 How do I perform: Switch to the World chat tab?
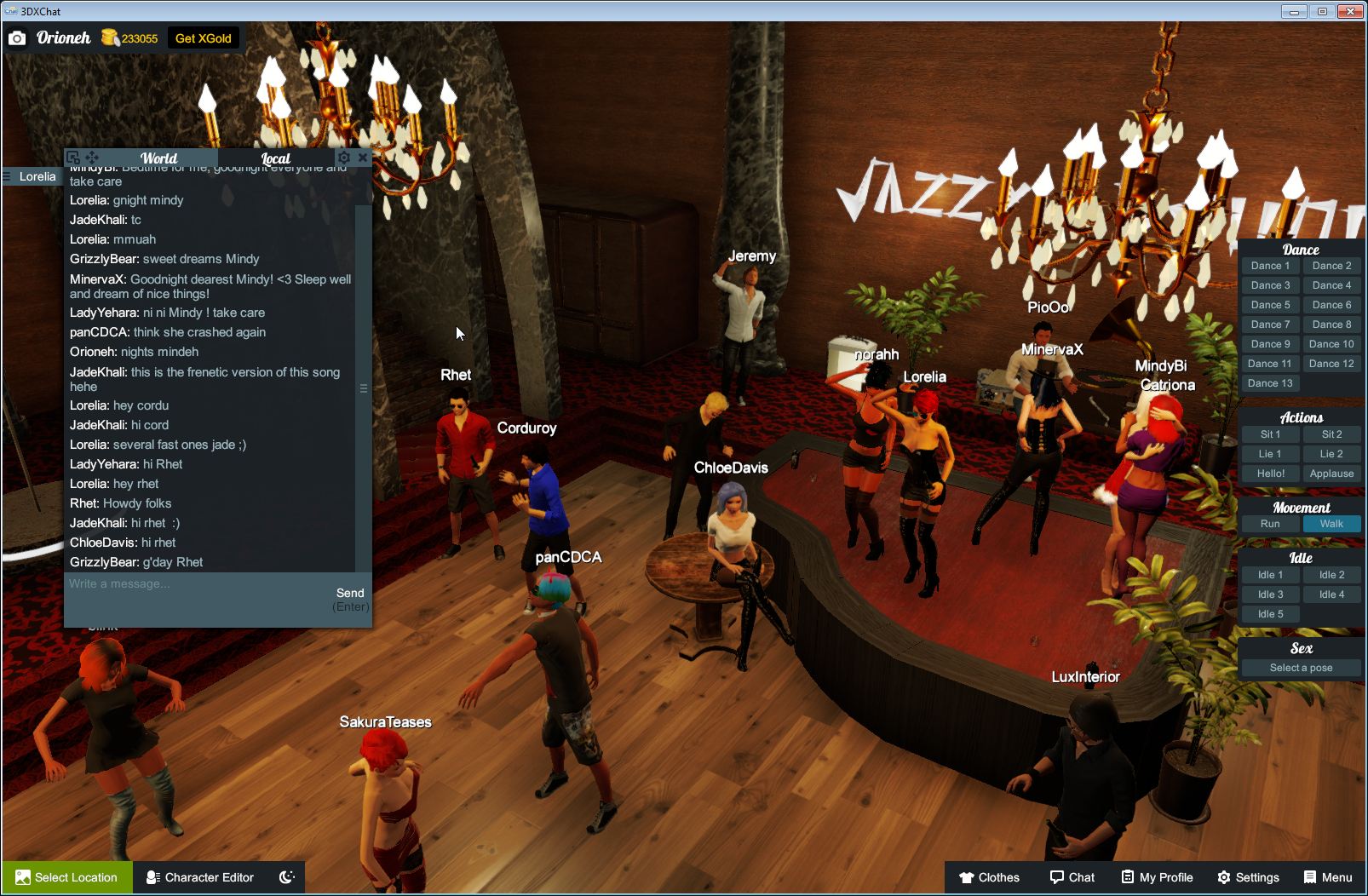pos(158,158)
